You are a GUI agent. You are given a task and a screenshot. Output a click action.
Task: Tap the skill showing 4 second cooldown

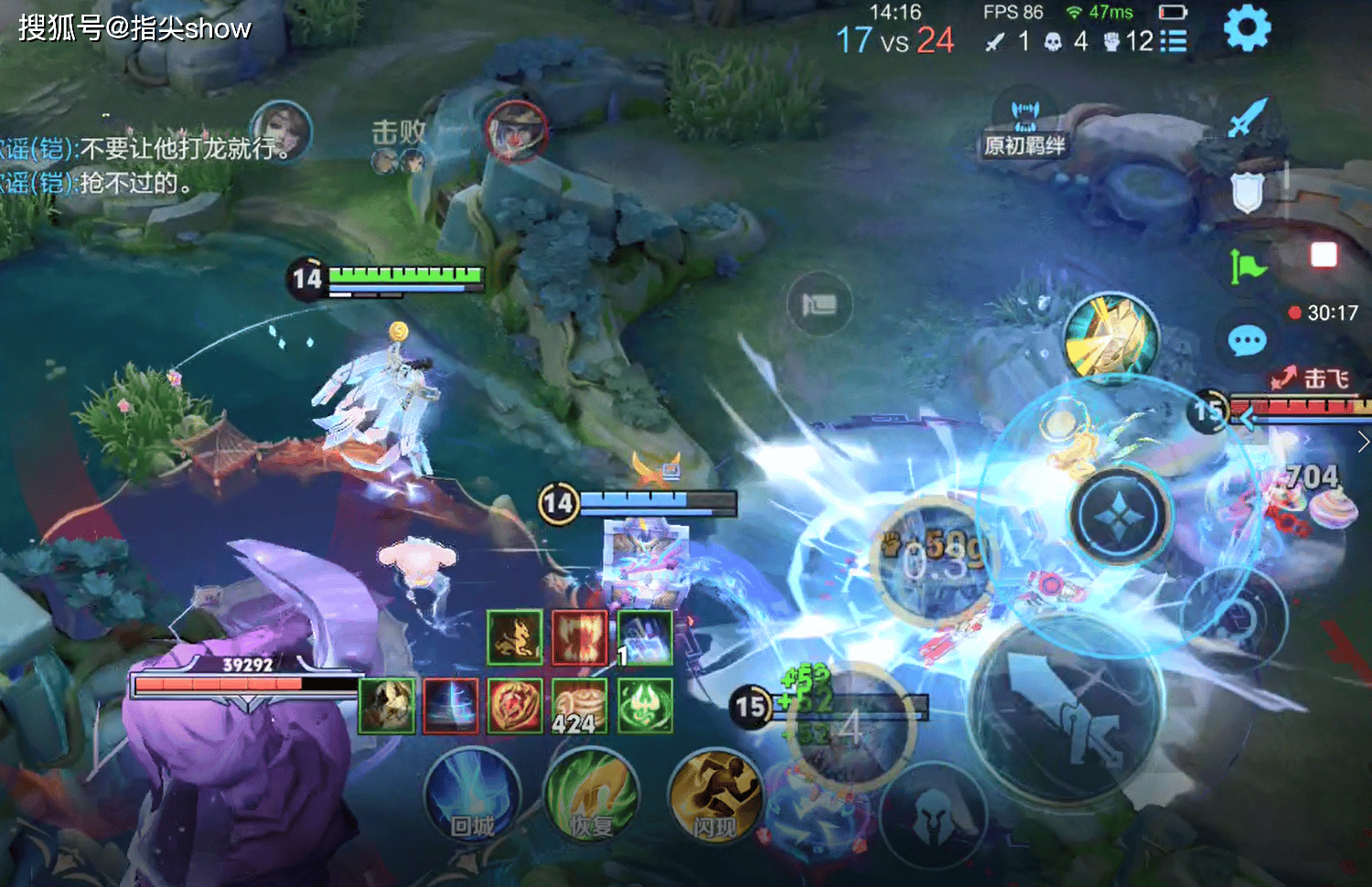coord(851,727)
